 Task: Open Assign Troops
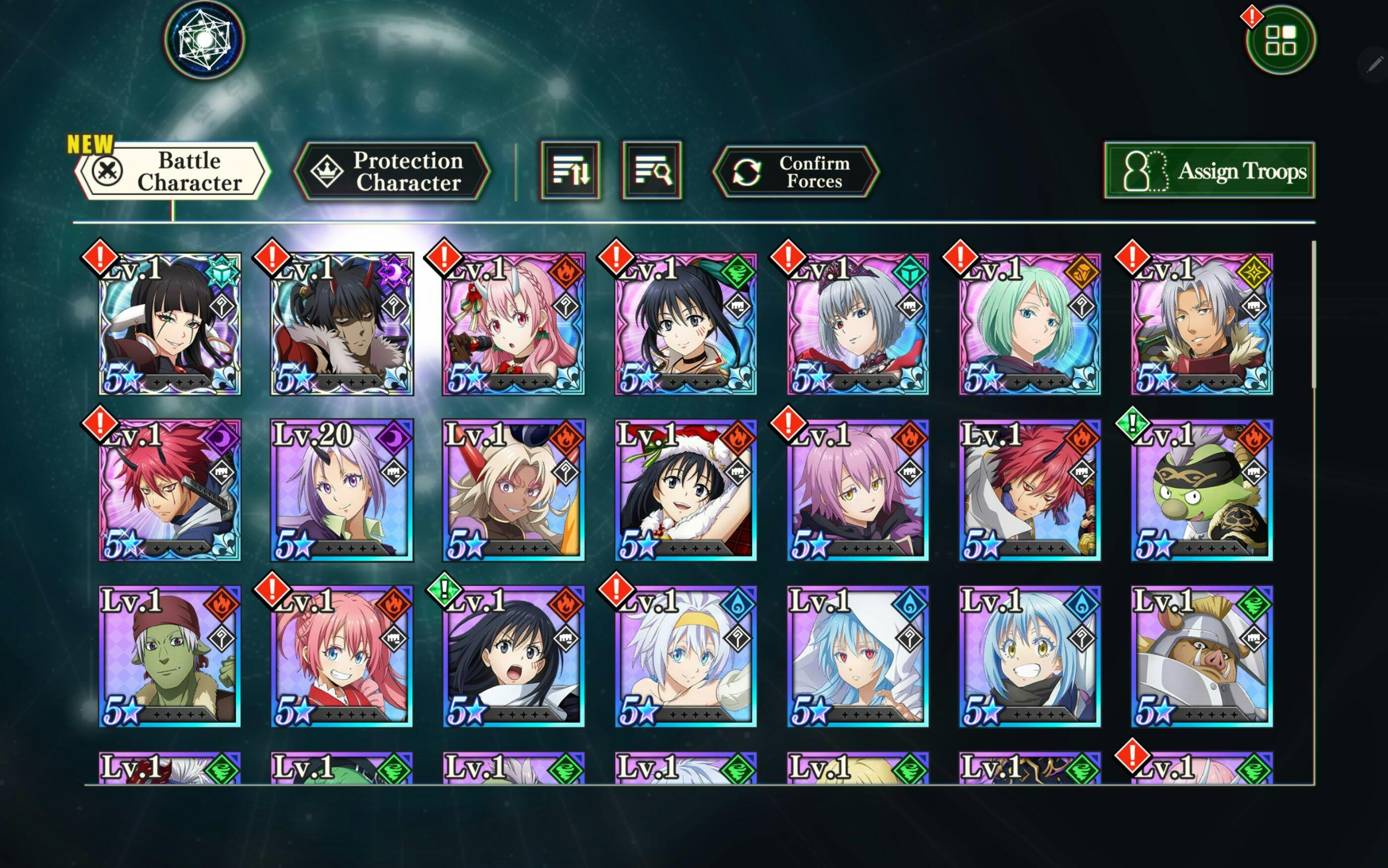[1209, 170]
